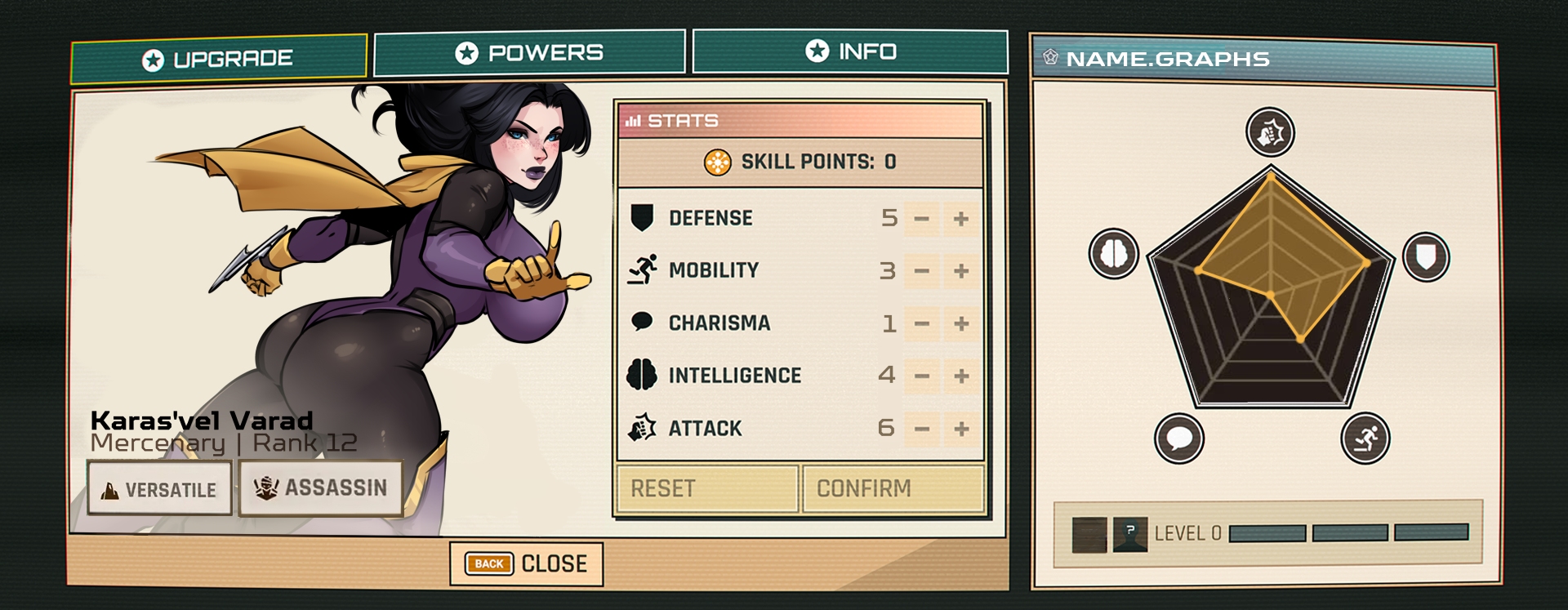The width and height of the screenshot is (1568, 610).
Task: Subtract a point from Attack
Action: click(922, 429)
